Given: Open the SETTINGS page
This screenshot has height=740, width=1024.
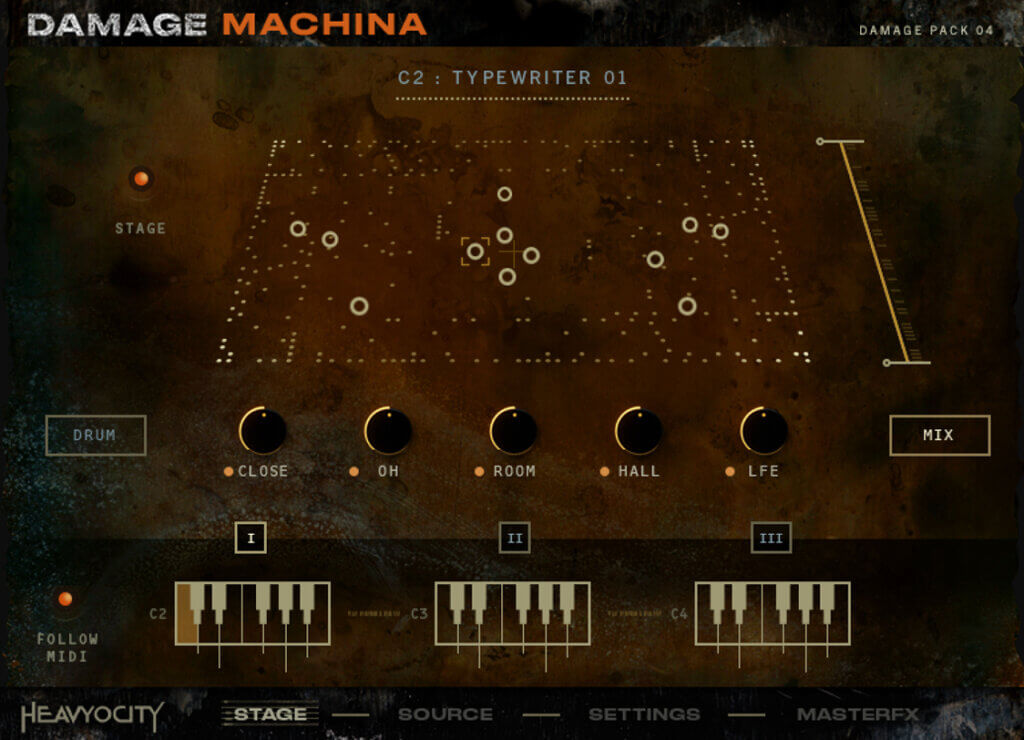Looking at the screenshot, I should [x=643, y=714].
